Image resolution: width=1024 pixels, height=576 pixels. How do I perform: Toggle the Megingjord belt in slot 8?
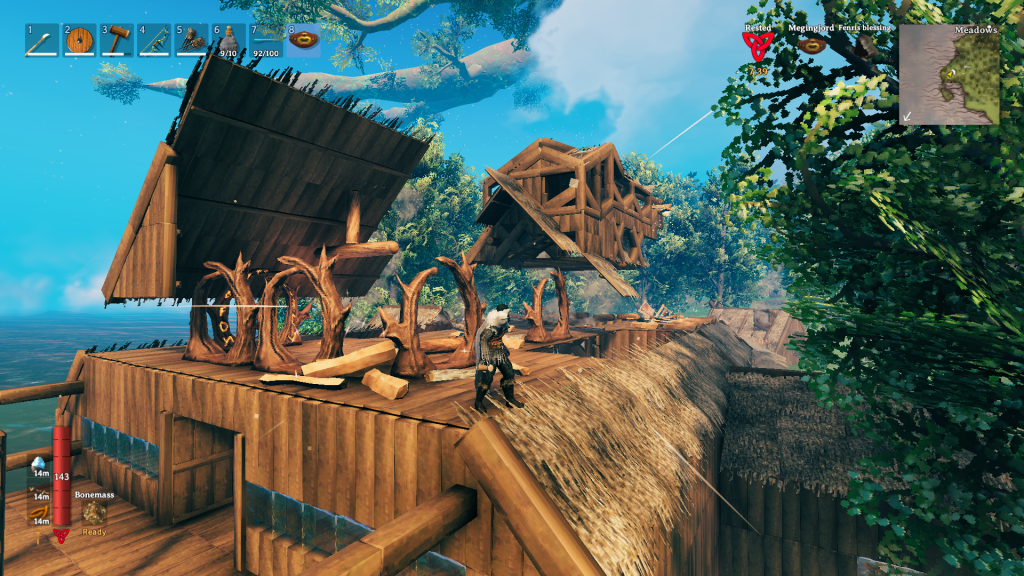(x=303, y=41)
